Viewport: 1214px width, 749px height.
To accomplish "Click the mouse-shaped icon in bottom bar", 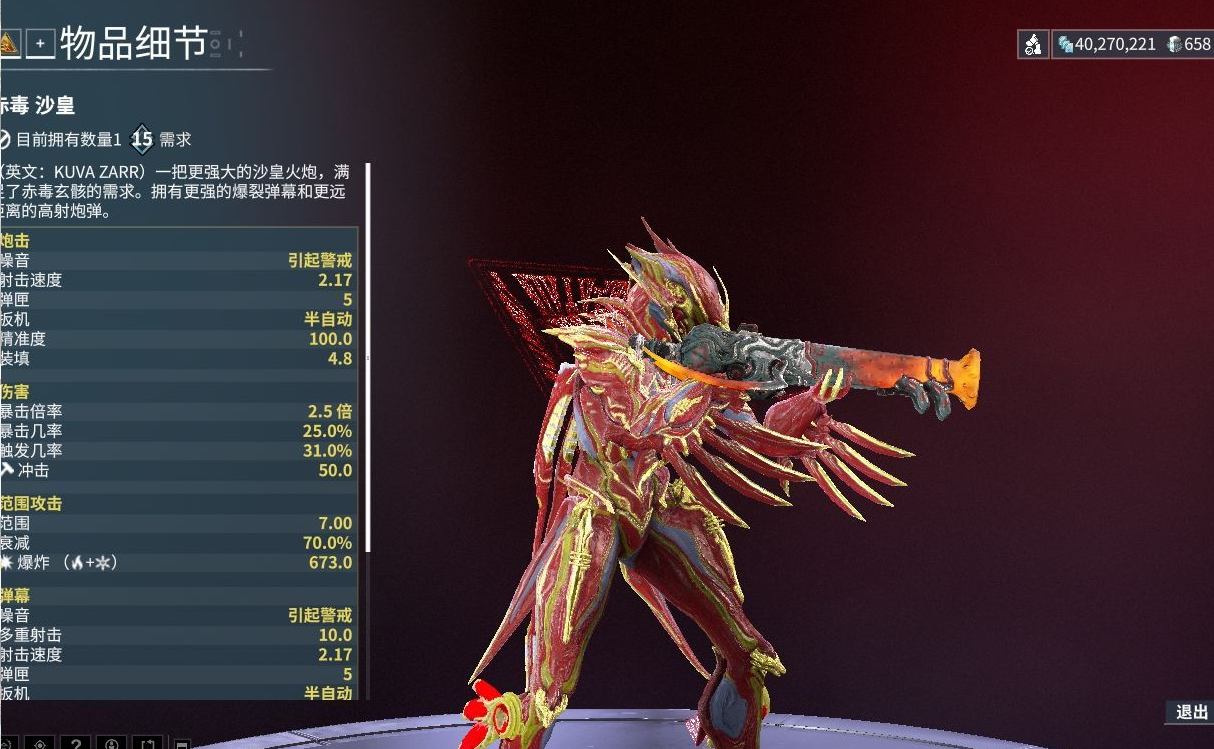I will click(111, 744).
